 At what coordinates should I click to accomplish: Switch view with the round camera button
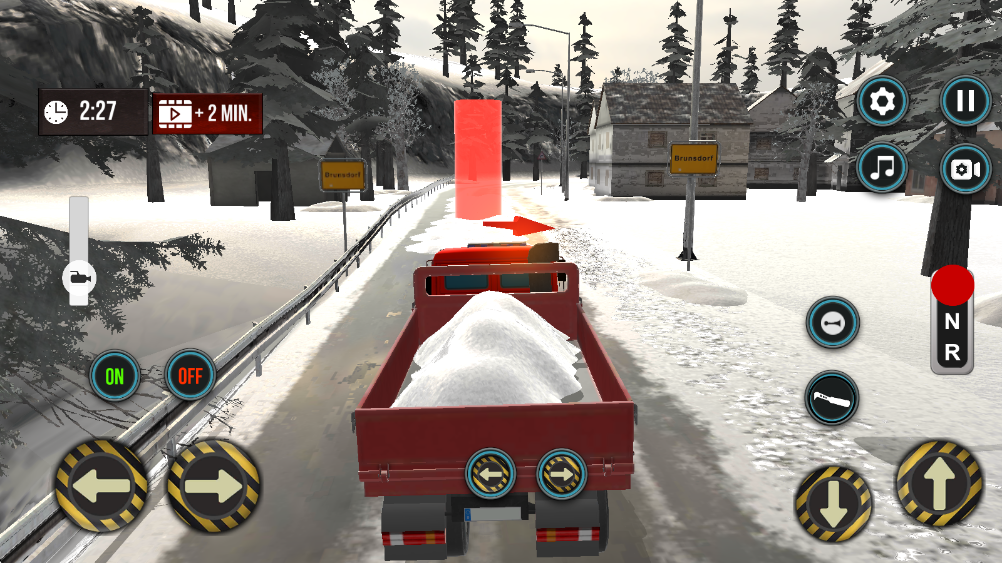(x=966, y=168)
